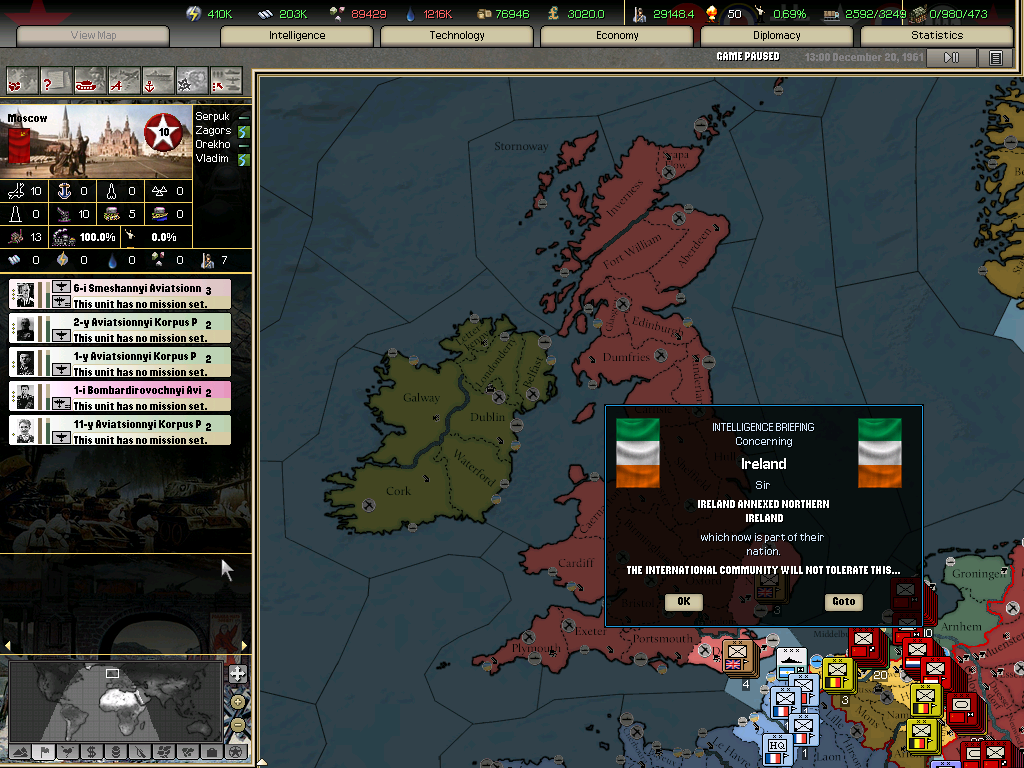Show the Diplomacy screen
The image size is (1024, 768).
(x=777, y=36)
